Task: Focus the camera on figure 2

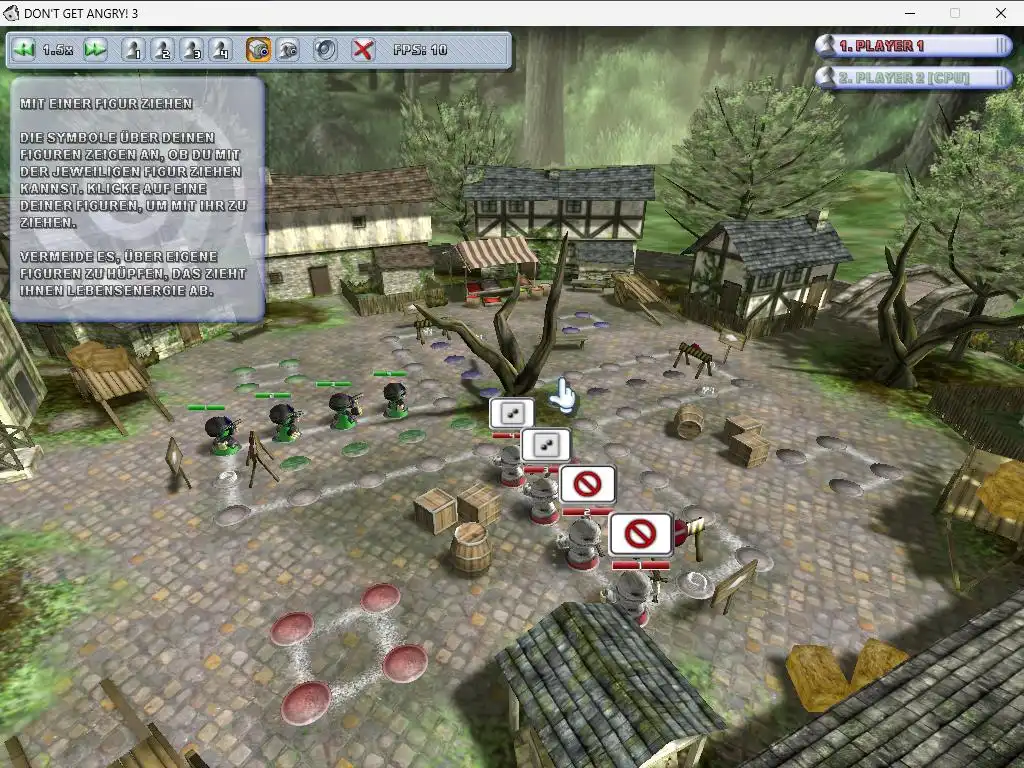Action: (162, 49)
